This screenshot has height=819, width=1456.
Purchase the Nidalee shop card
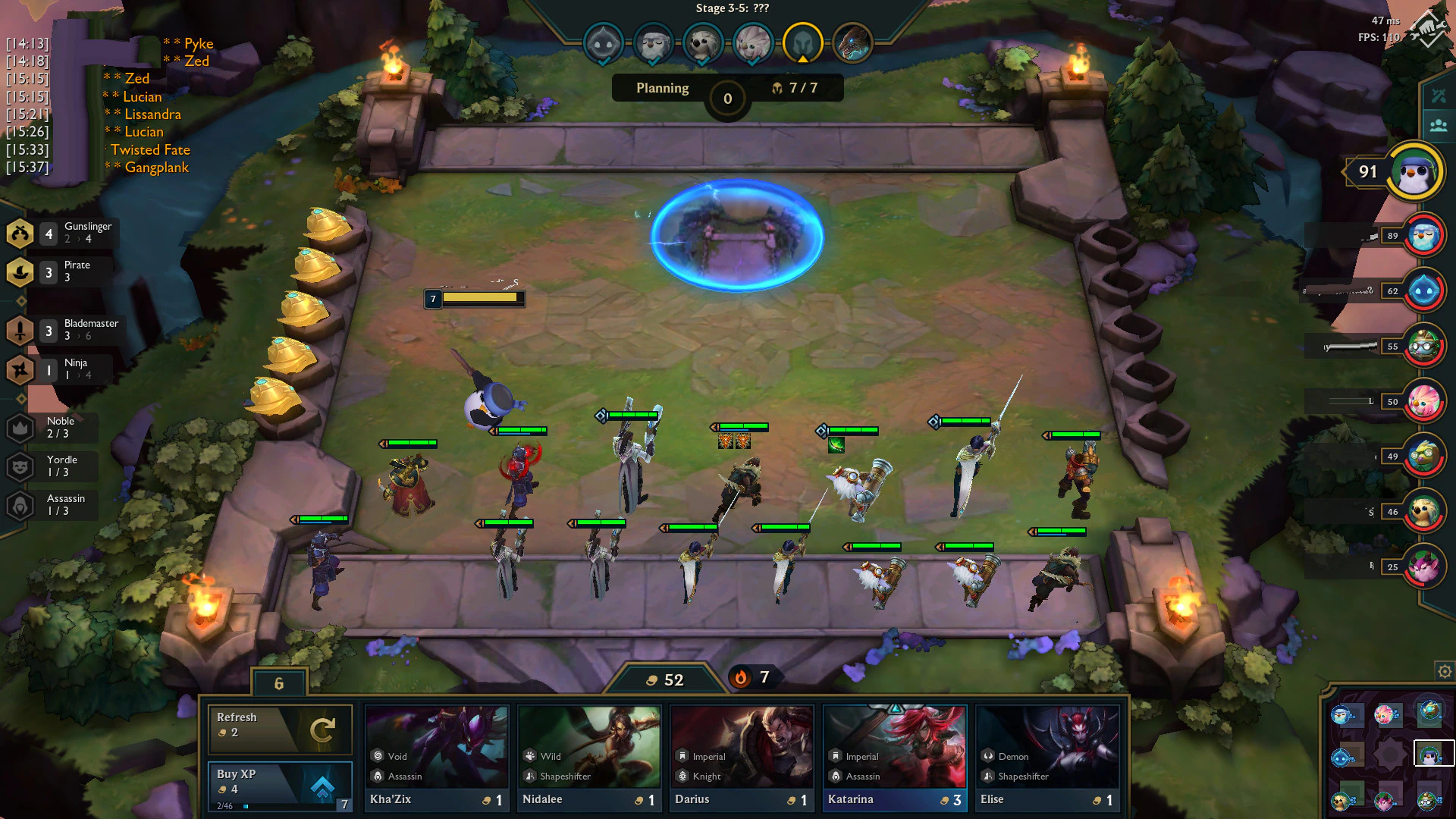[589, 758]
